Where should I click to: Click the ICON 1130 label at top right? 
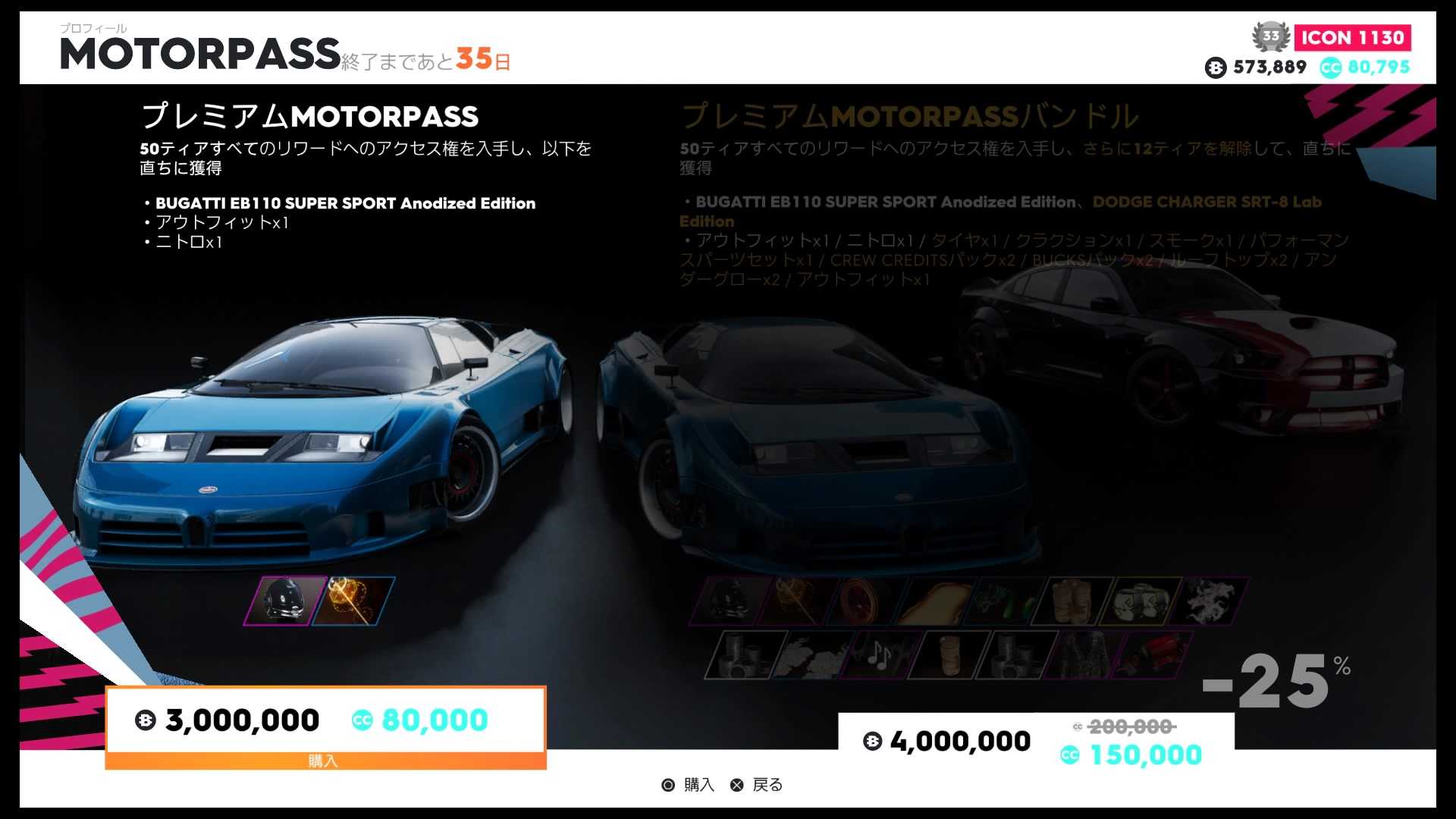[x=1353, y=36]
